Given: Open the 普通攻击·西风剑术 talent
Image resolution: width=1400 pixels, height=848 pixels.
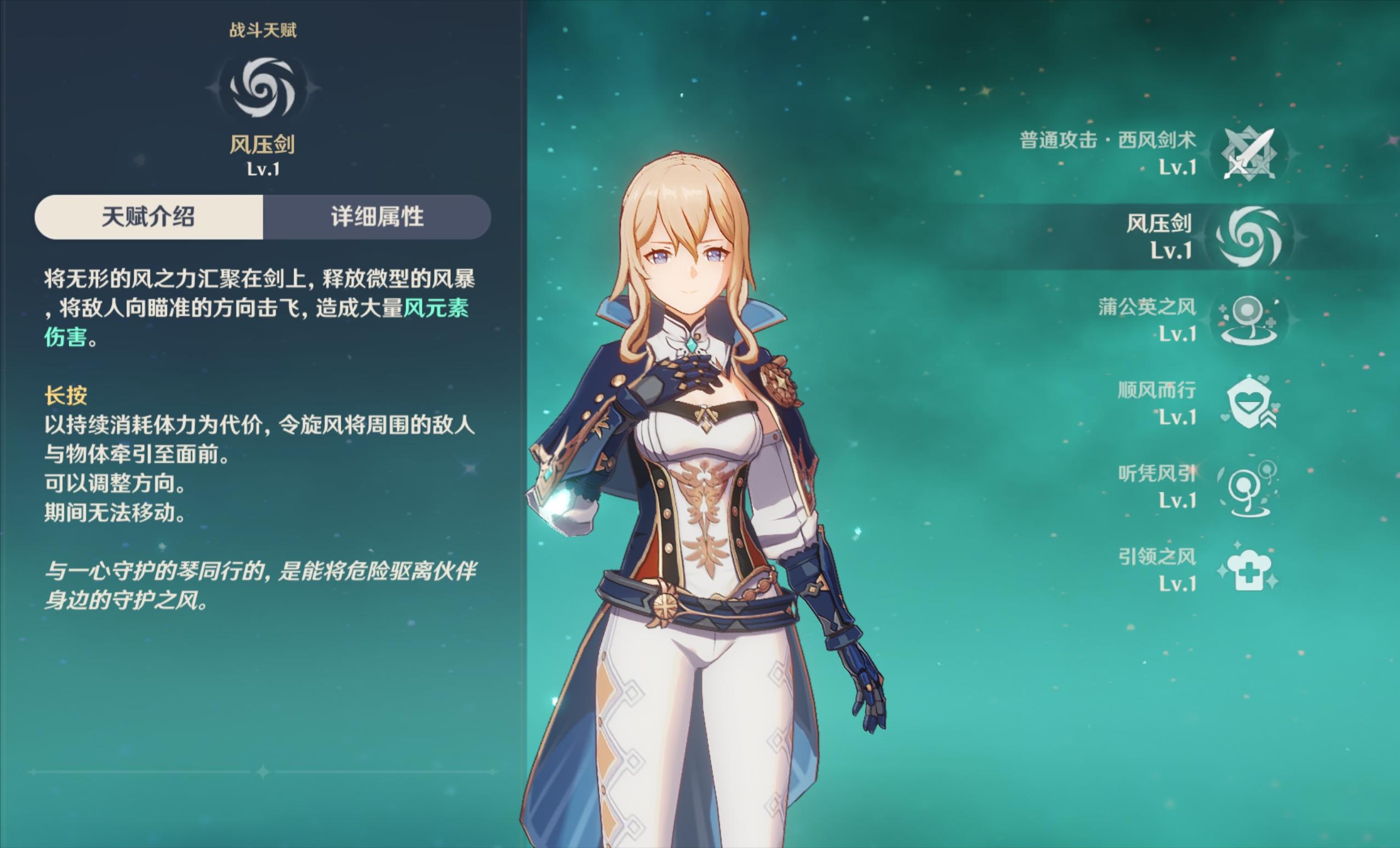Looking at the screenshot, I should (1249, 153).
